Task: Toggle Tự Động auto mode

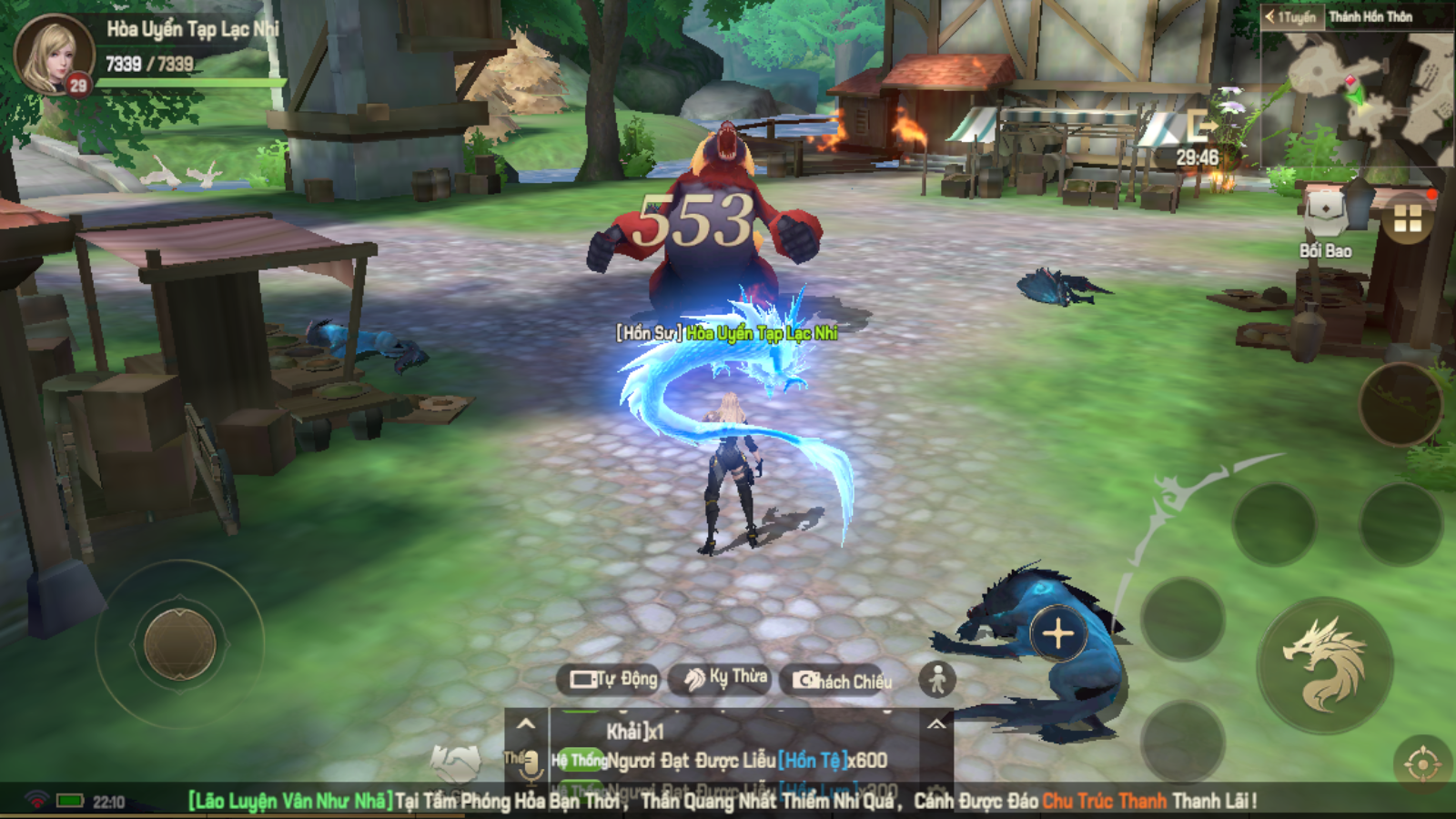Action: (x=612, y=679)
